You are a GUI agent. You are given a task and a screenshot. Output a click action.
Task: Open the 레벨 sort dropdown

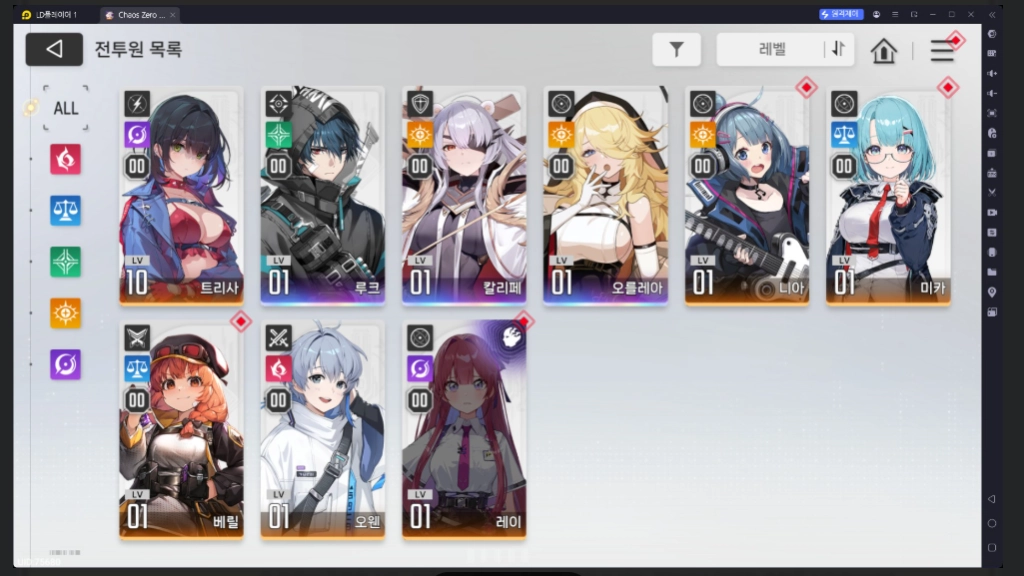[770, 49]
